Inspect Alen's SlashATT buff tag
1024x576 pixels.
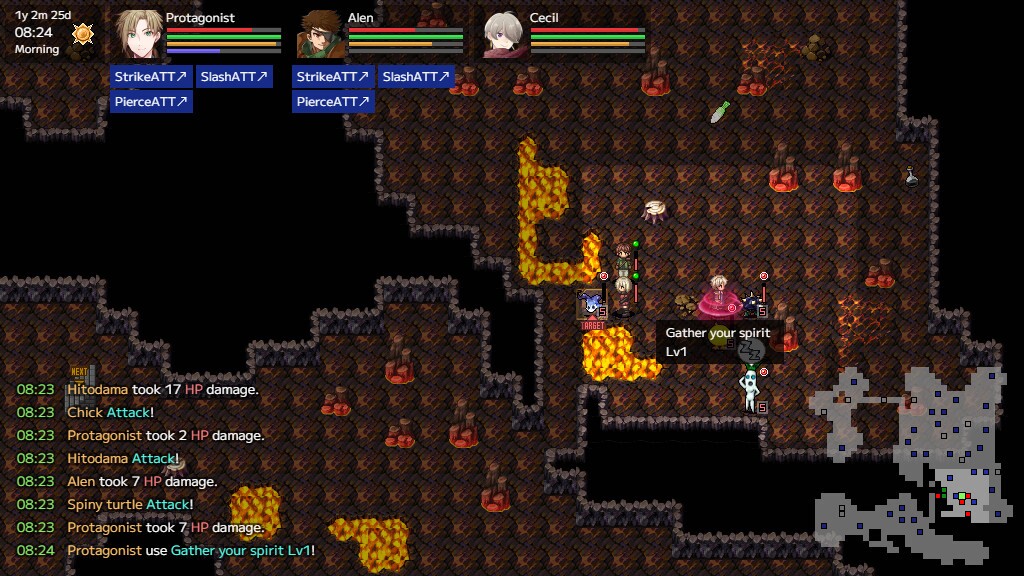coord(416,77)
